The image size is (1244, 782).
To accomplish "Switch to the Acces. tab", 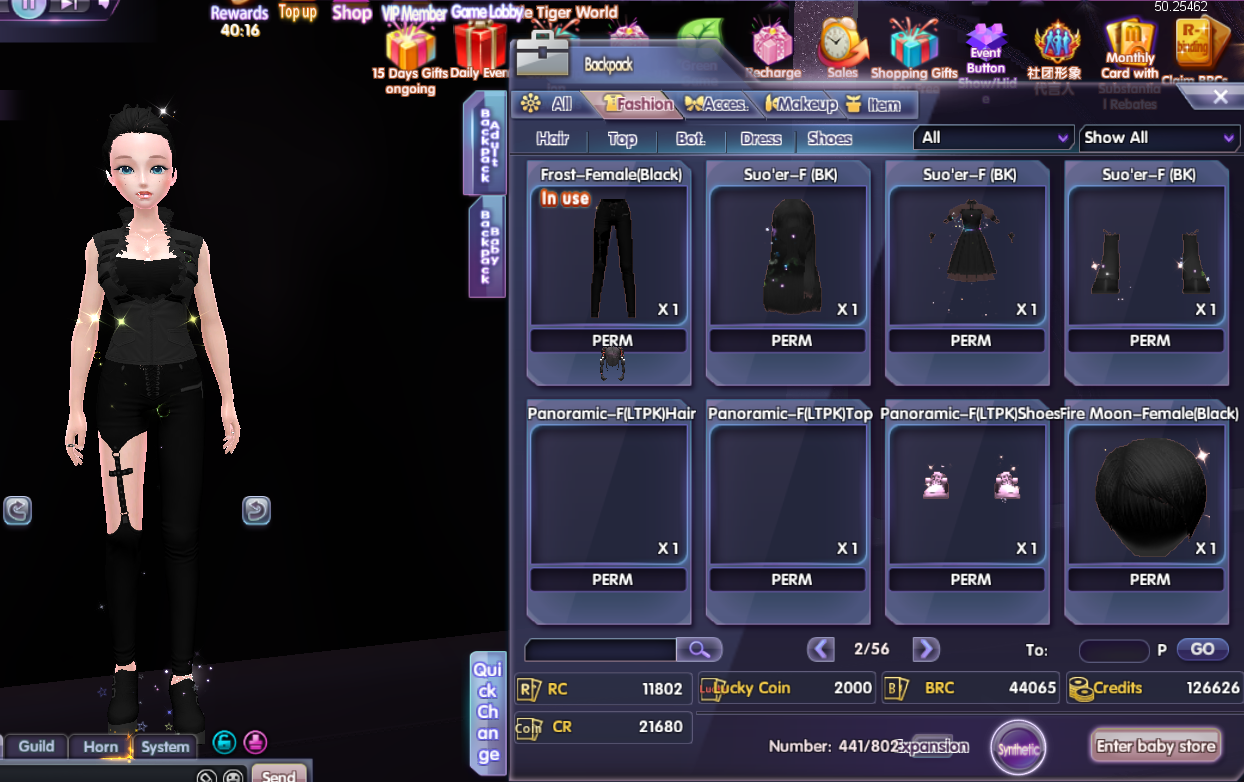I will point(717,104).
